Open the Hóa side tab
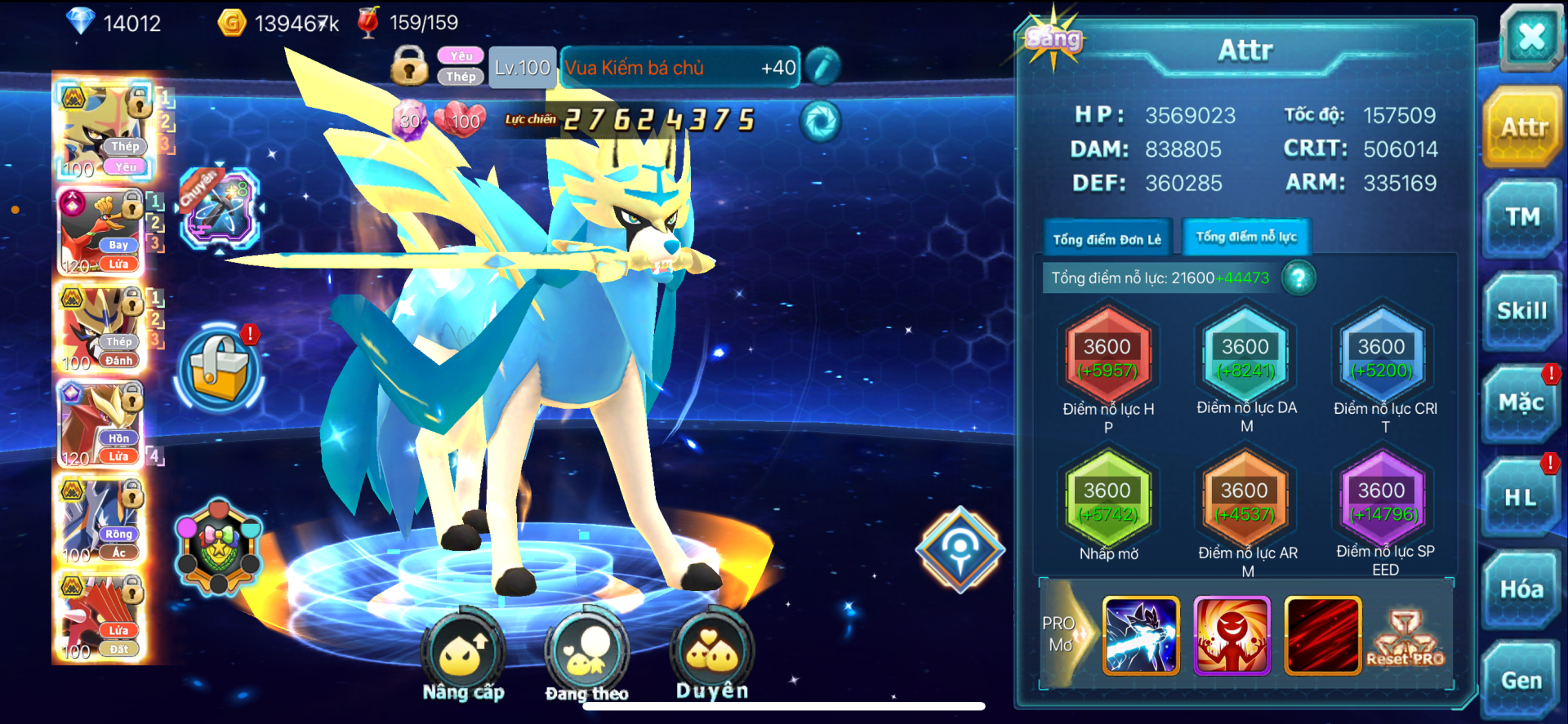1568x724 pixels. (x=1521, y=589)
